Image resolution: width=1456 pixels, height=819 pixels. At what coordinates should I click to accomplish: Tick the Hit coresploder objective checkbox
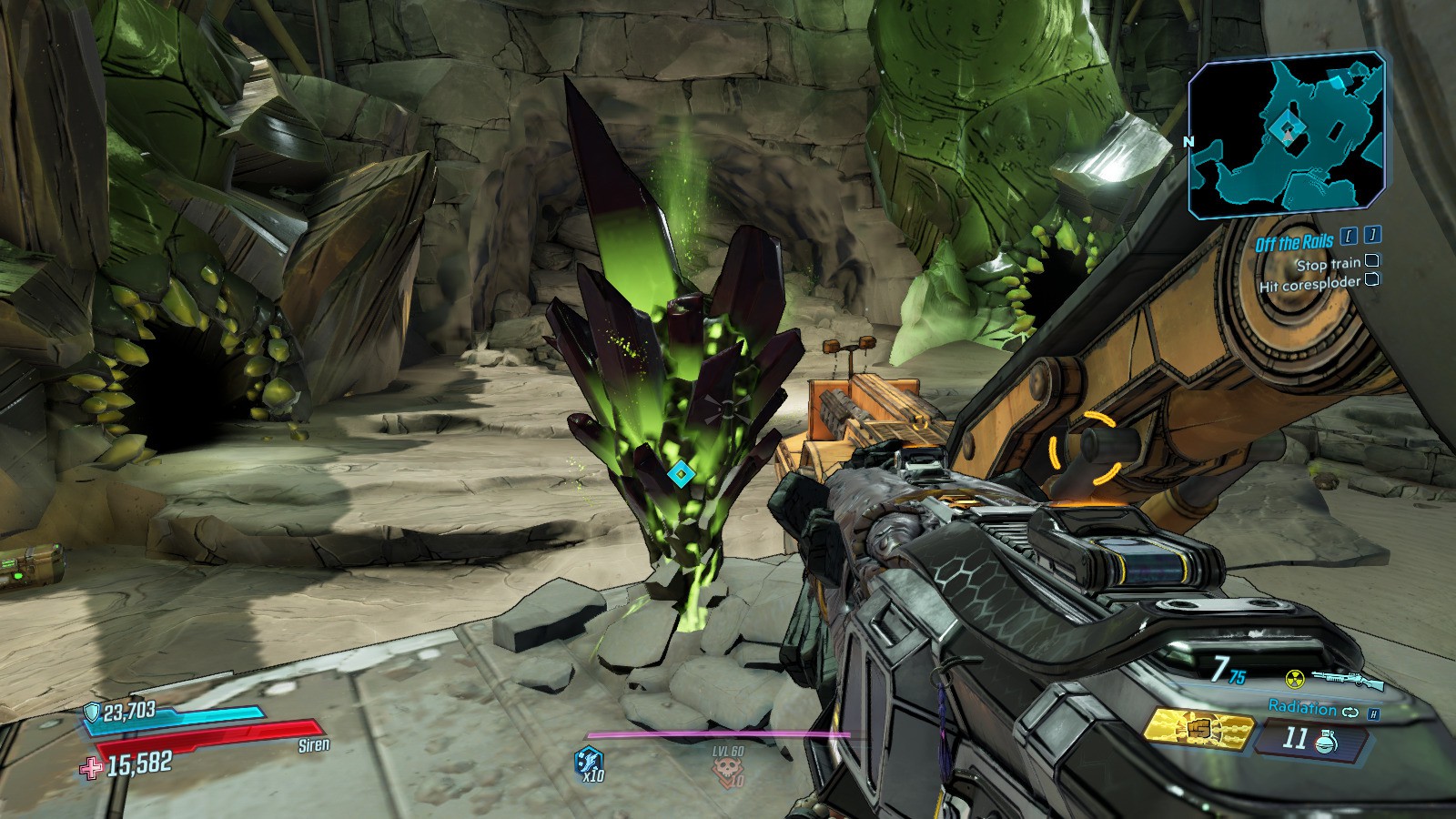[x=1371, y=281]
